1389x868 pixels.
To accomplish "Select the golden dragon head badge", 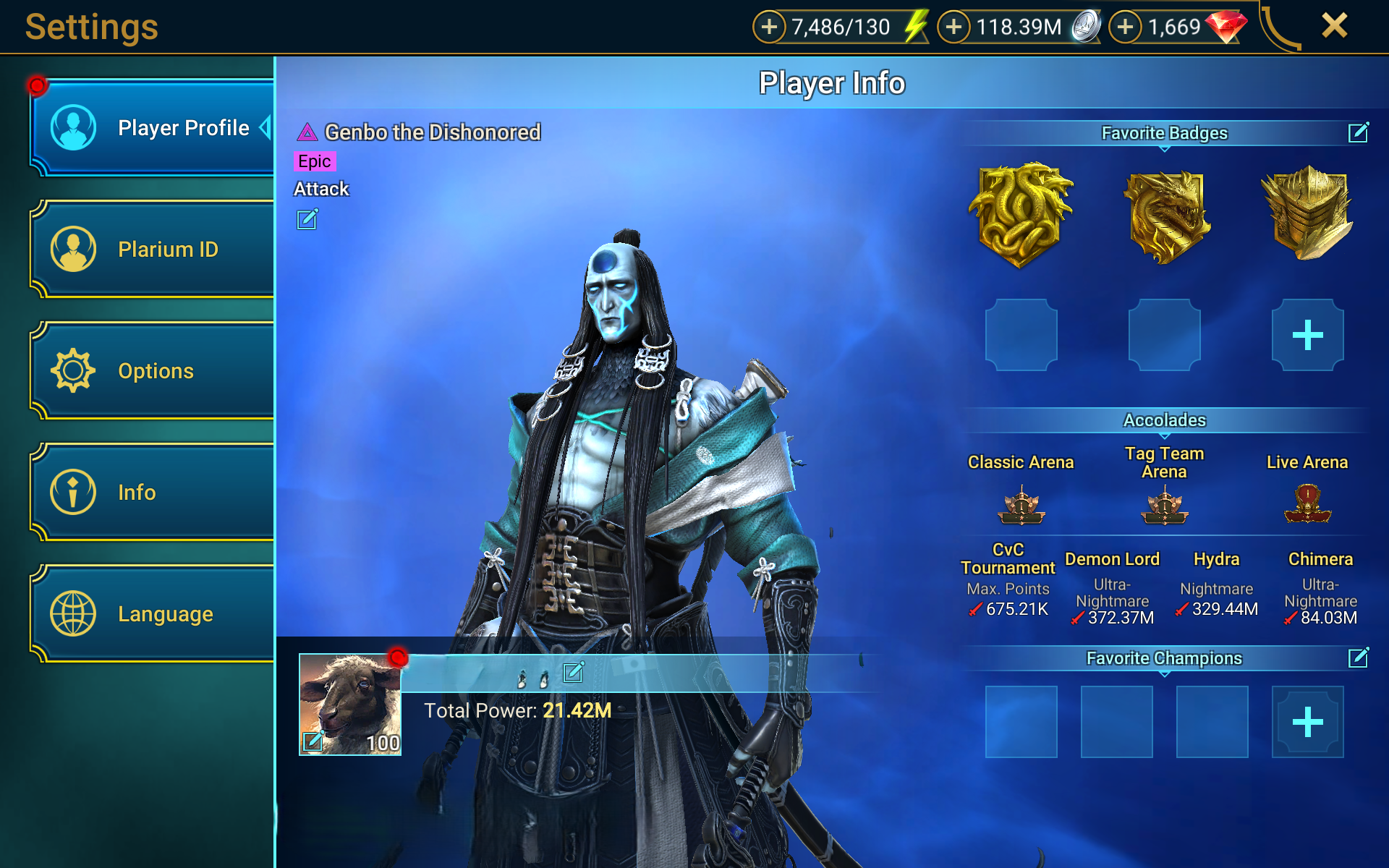I will pyautogui.click(x=1165, y=216).
